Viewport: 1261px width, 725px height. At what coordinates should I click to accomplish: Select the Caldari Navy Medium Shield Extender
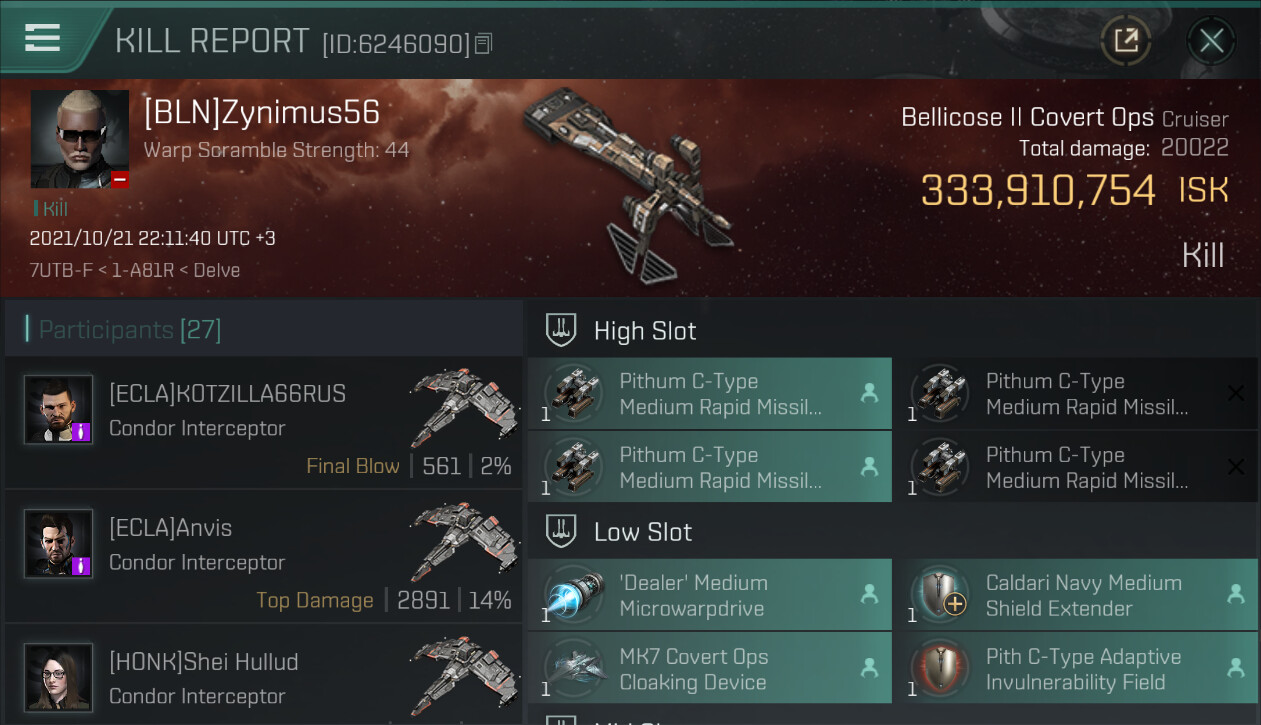pyautogui.click(x=1076, y=595)
